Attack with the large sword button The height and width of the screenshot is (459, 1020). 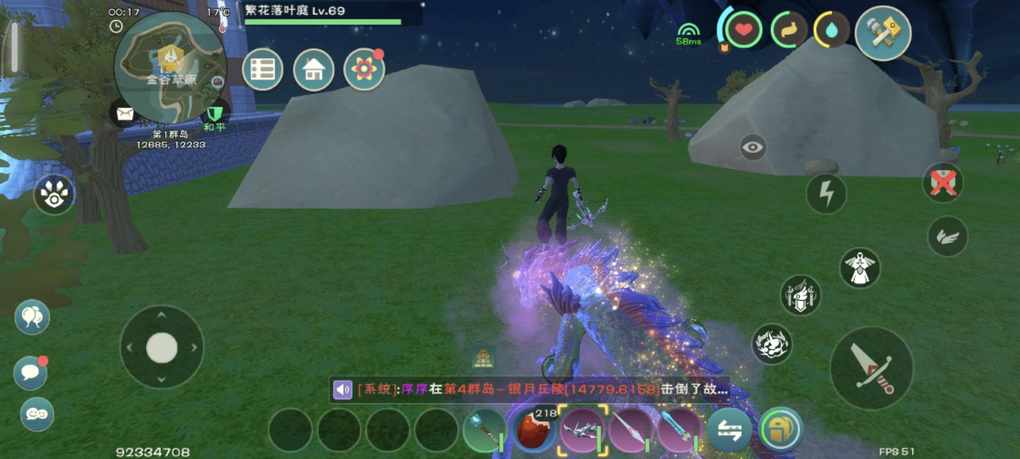871,367
